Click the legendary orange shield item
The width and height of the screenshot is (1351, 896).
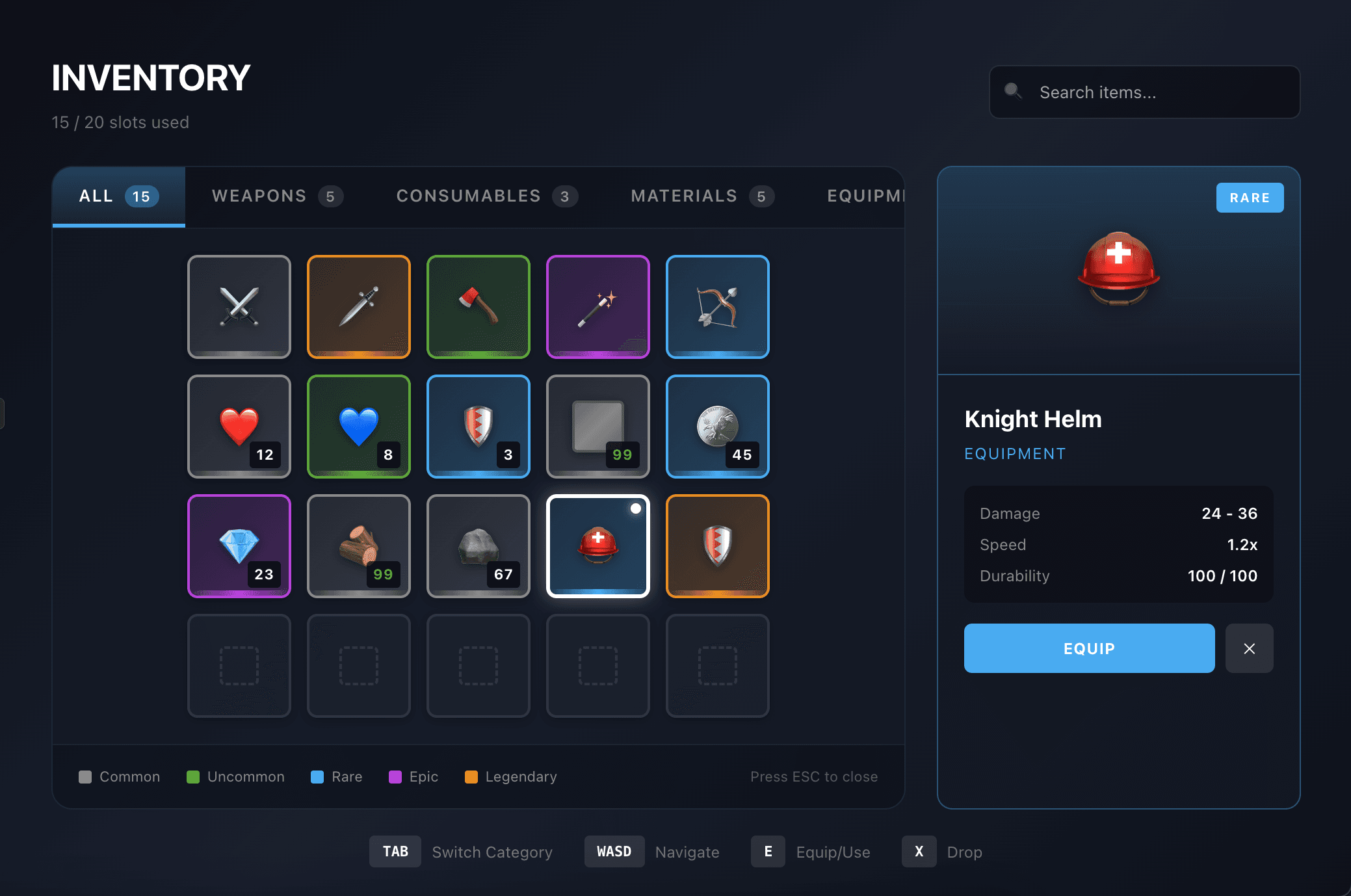point(717,546)
